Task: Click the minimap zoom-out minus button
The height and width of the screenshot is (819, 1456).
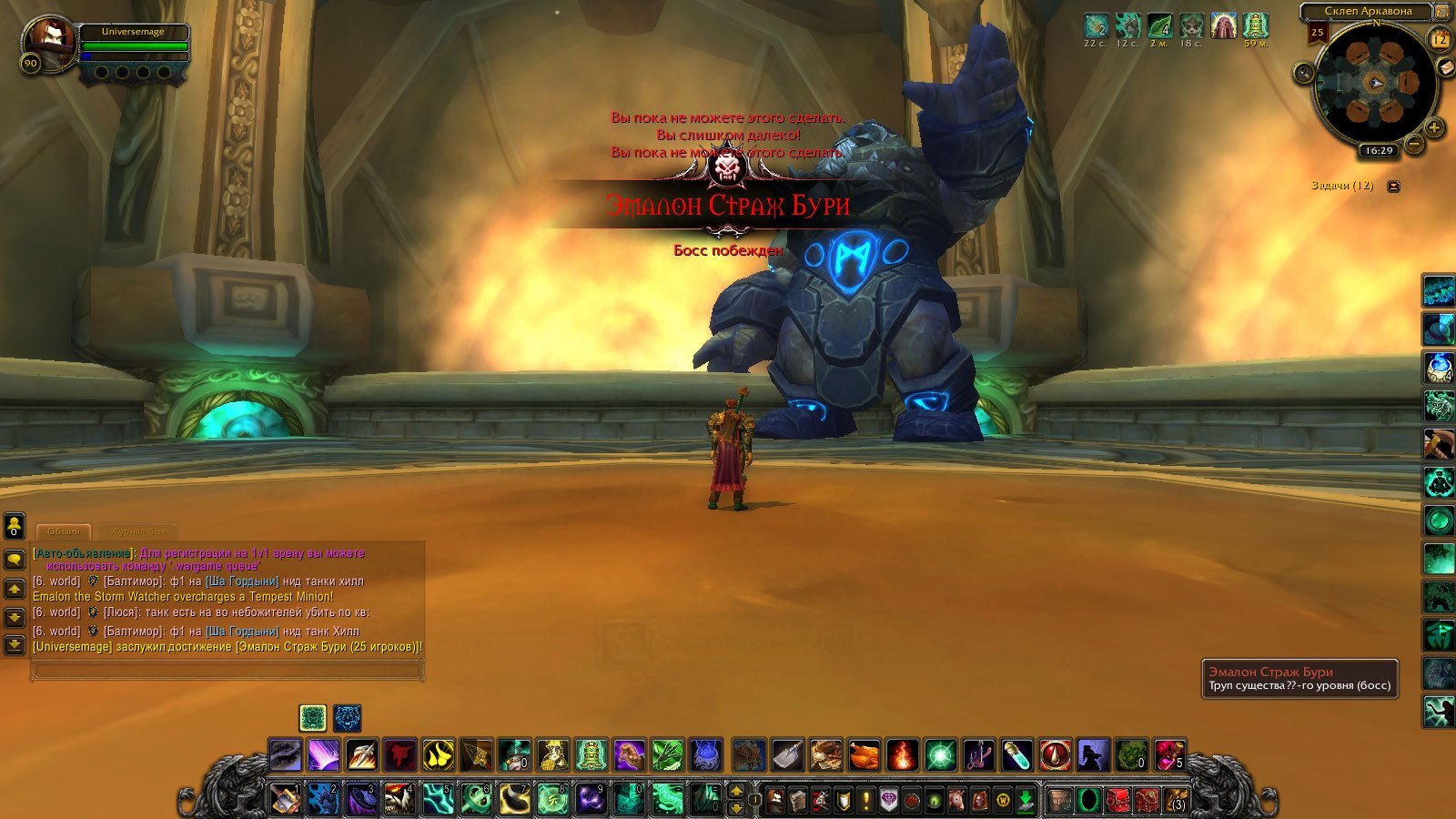Action: [x=1414, y=144]
